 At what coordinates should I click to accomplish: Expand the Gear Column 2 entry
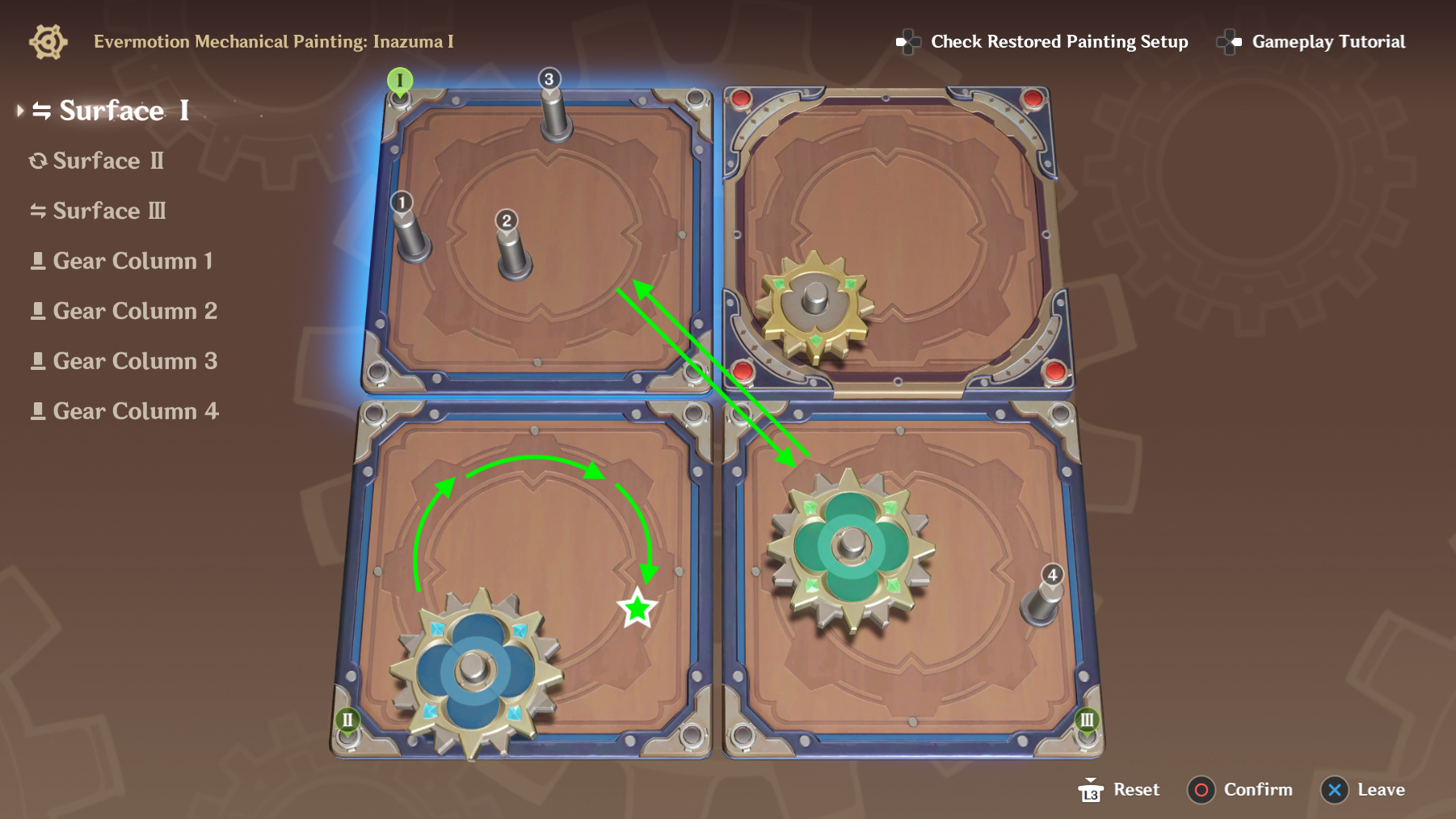[134, 310]
